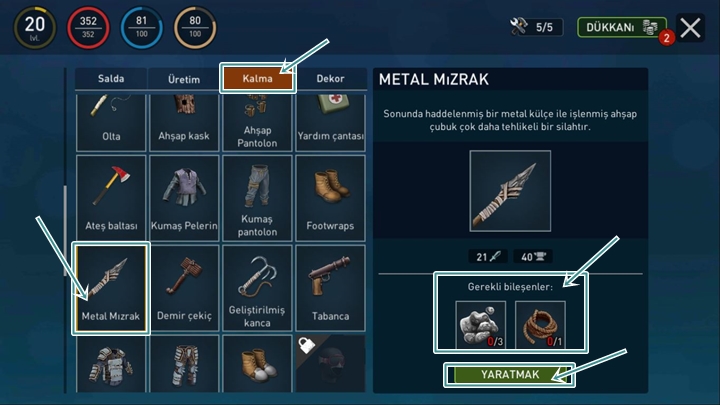The height and width of the screenshot is (405, 720).
Task: Pick the Yardım çantası recipe
Action: tap(330, 120)
